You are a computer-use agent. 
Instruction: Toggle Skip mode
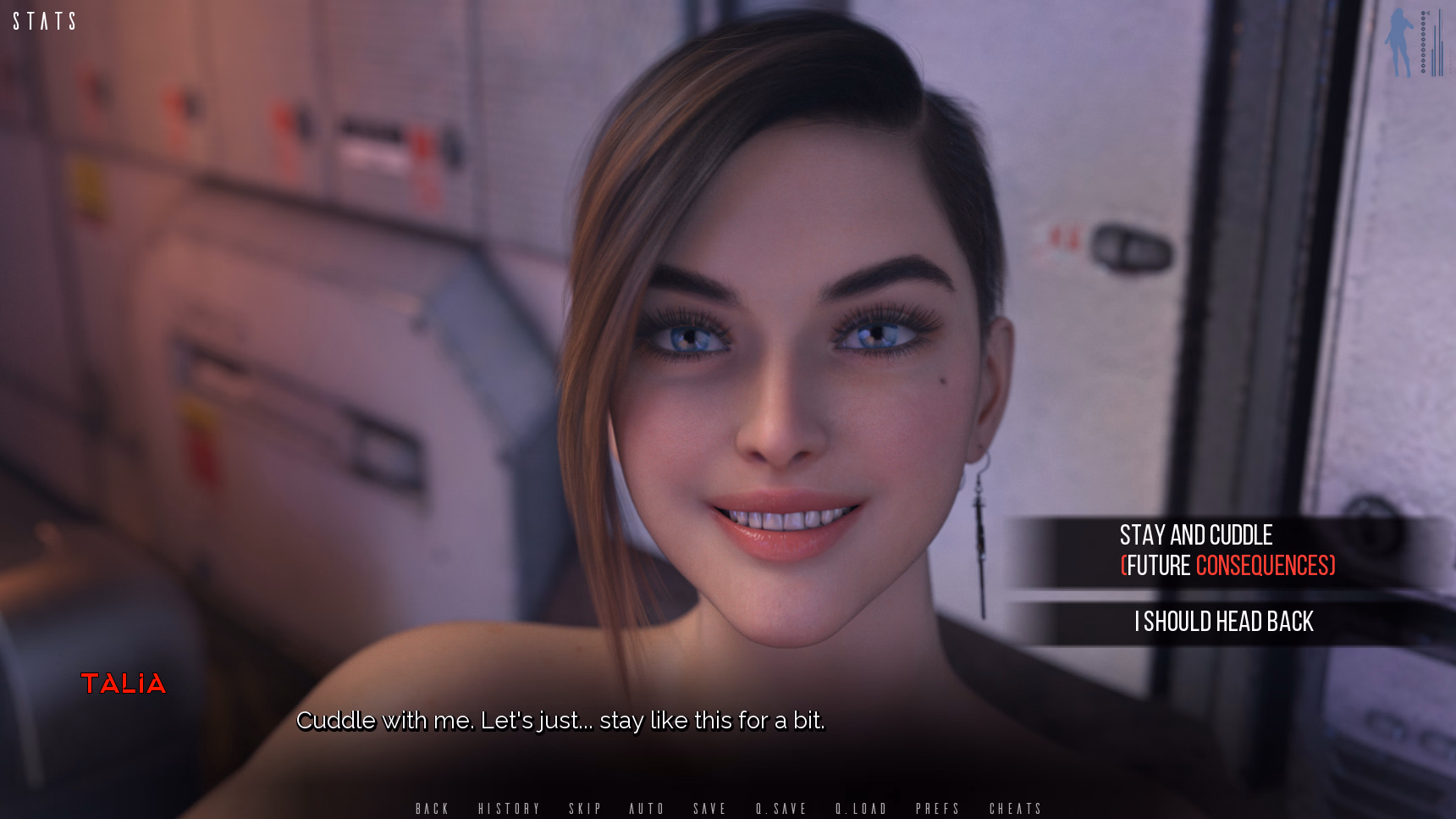pyautogui.click(x=585, y=809)
